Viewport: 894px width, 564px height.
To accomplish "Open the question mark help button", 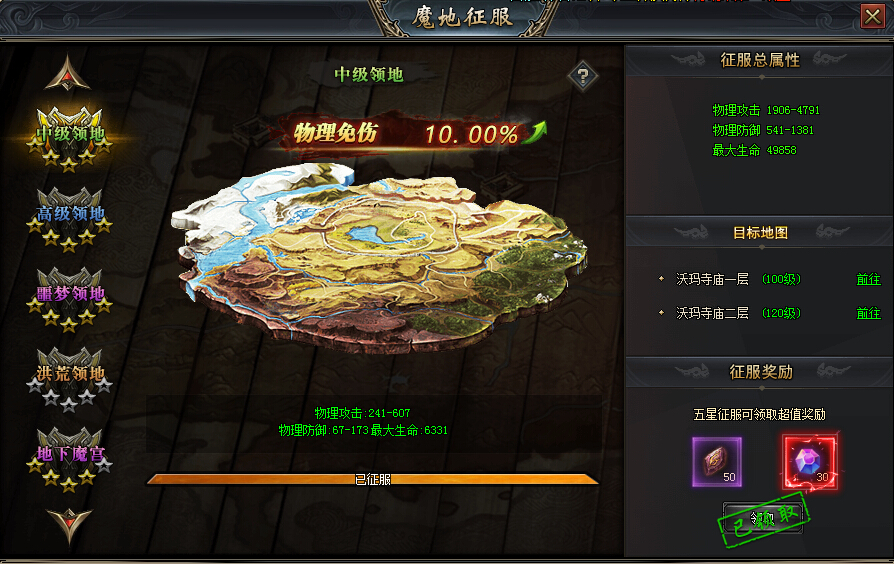I will 582,75.
